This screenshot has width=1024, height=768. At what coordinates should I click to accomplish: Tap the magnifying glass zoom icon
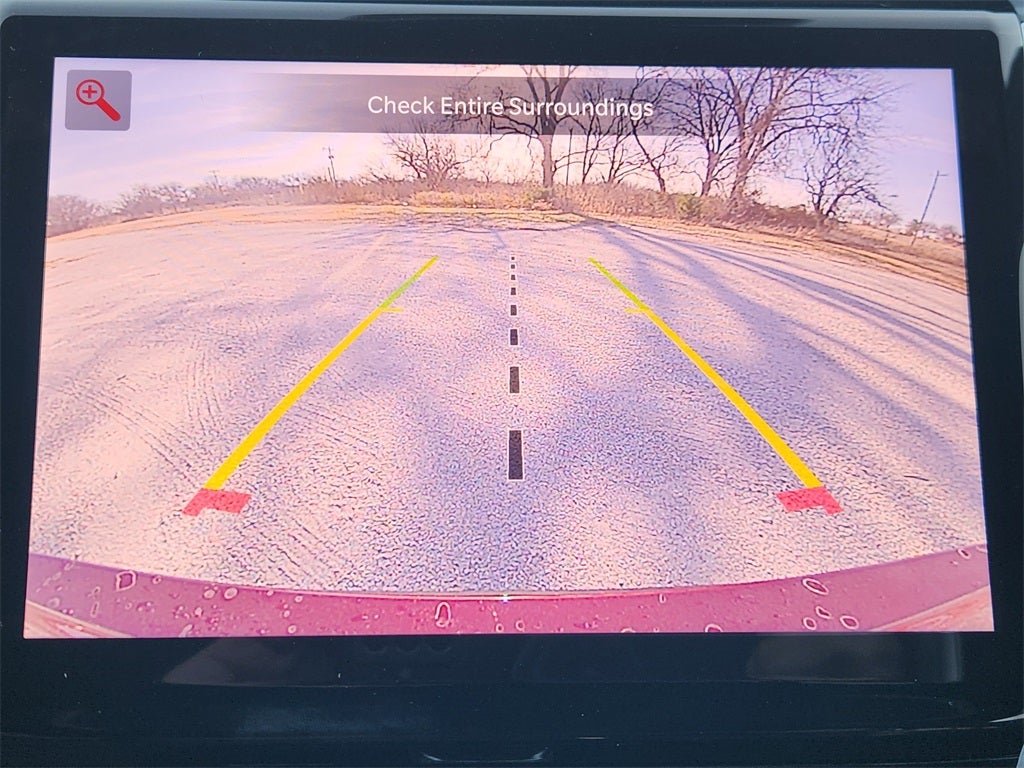coord(98,100)
